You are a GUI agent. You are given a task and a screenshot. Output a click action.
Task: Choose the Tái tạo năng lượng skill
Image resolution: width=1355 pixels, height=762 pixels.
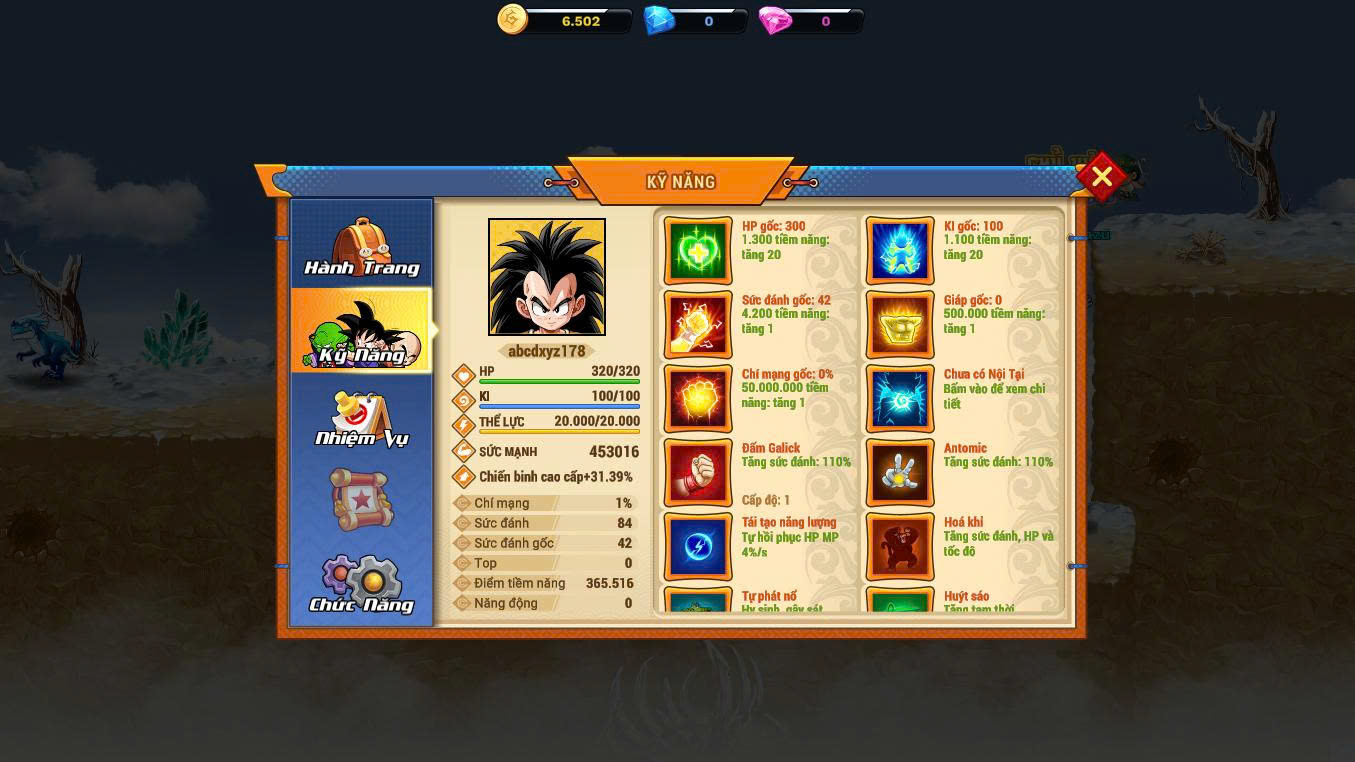coord(698,546)
